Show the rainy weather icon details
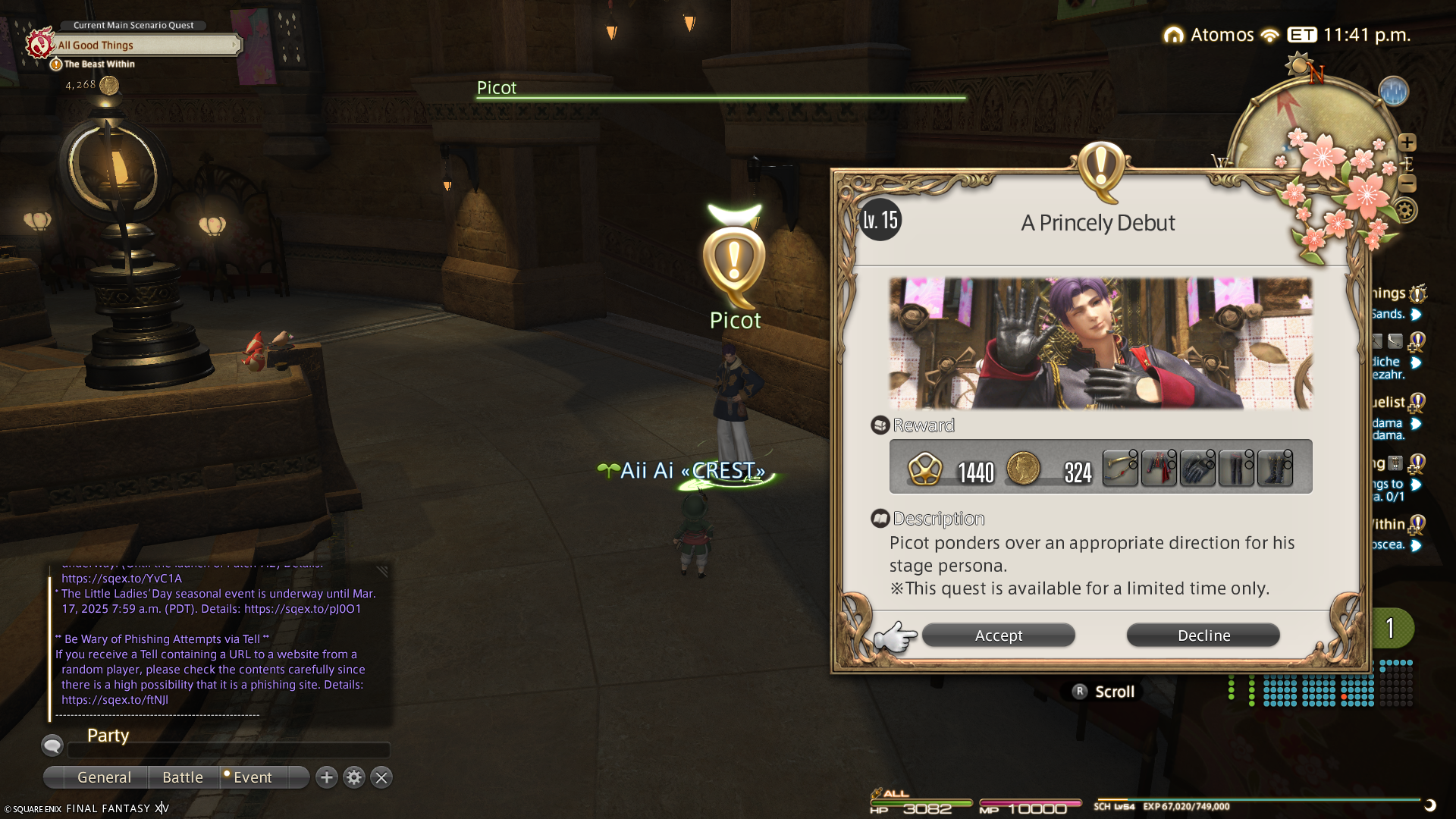This screenshot has height=819, width=1456. (1393, 92)
